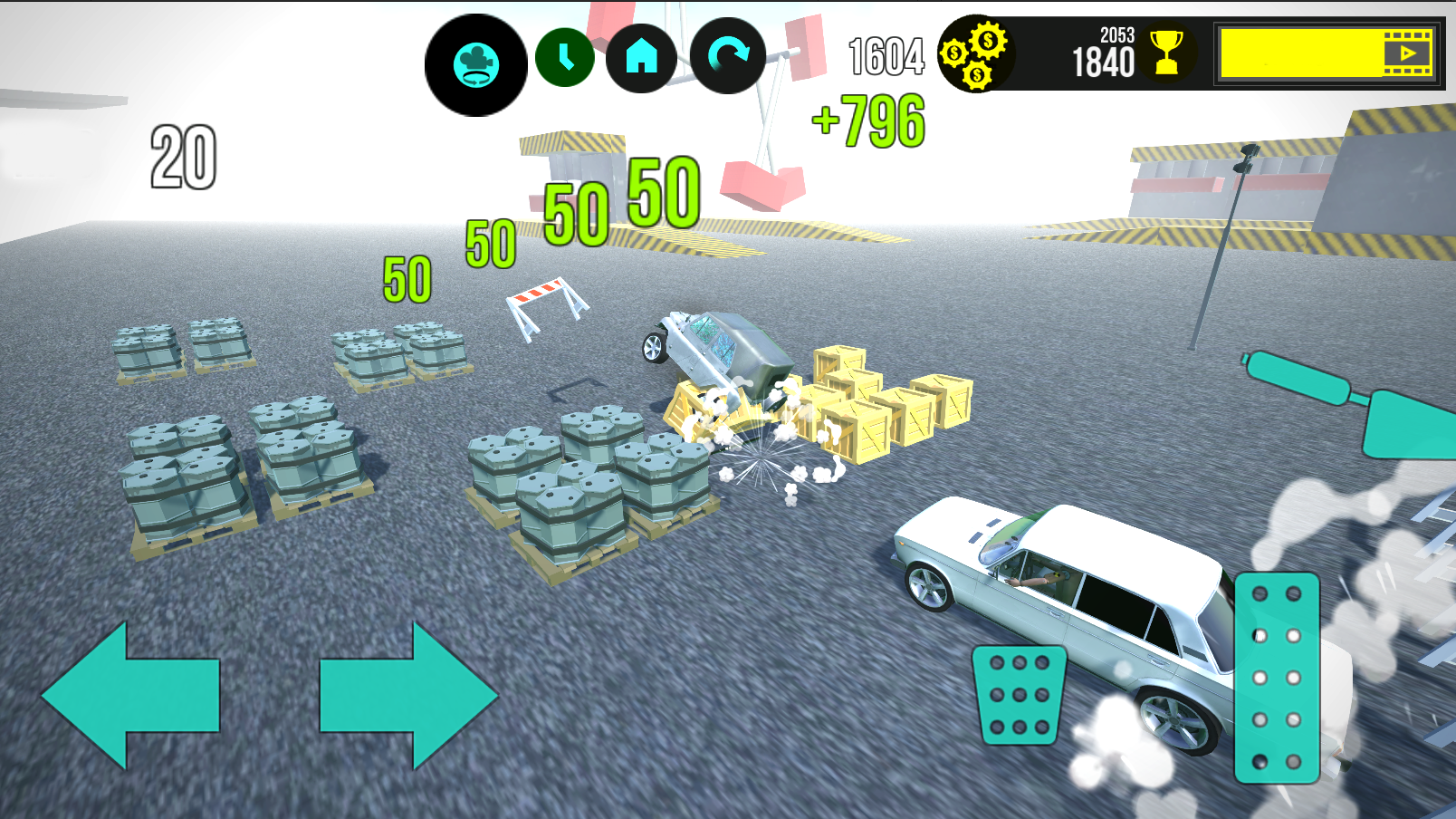Tap the 20 counter on the left

click(181, 156)
